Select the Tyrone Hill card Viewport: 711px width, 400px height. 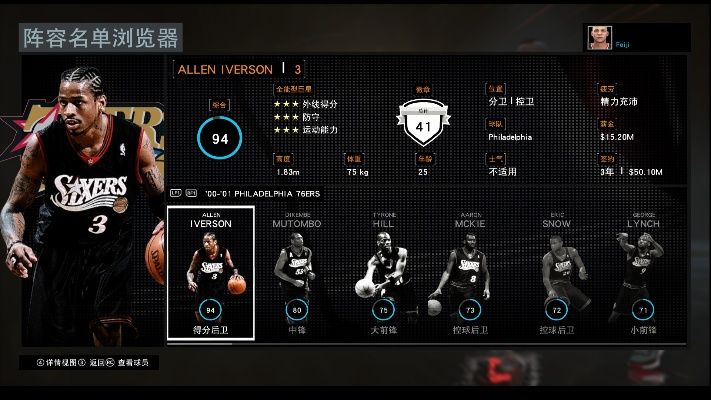tap(381, 272)
